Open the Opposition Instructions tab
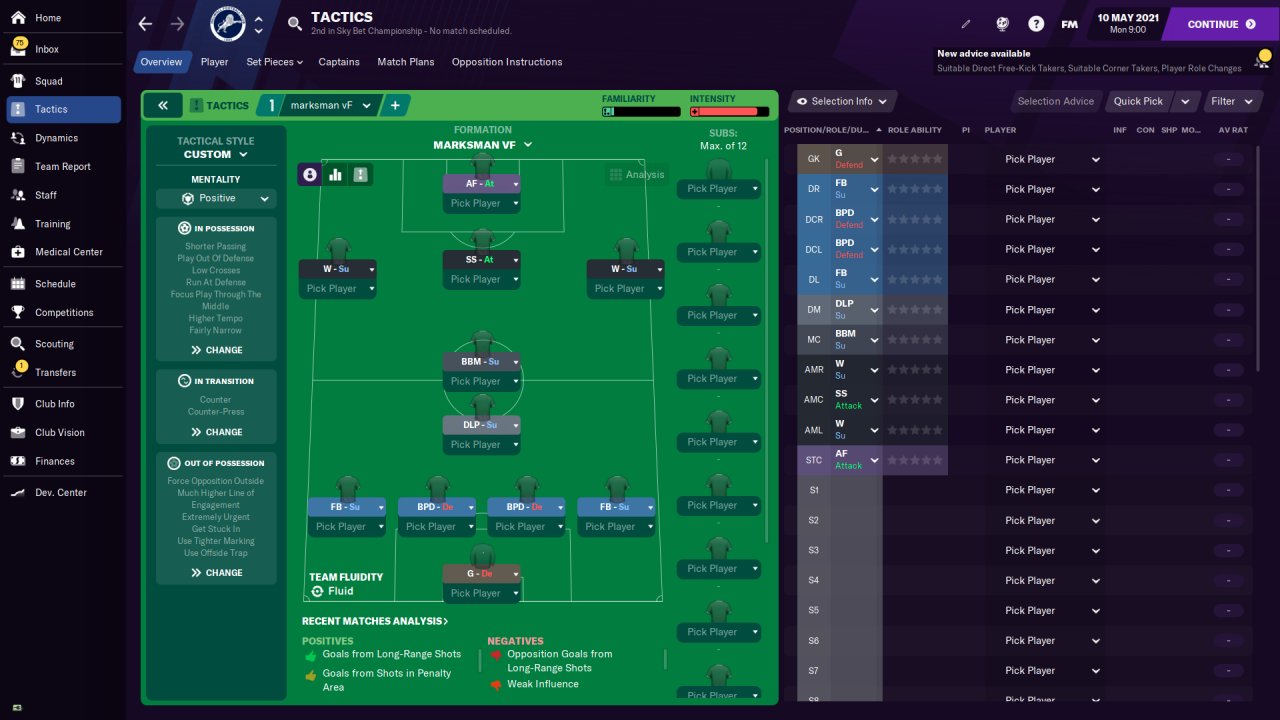The height and width of the screenshot is (720, 1280). click(x=506, y=62)
